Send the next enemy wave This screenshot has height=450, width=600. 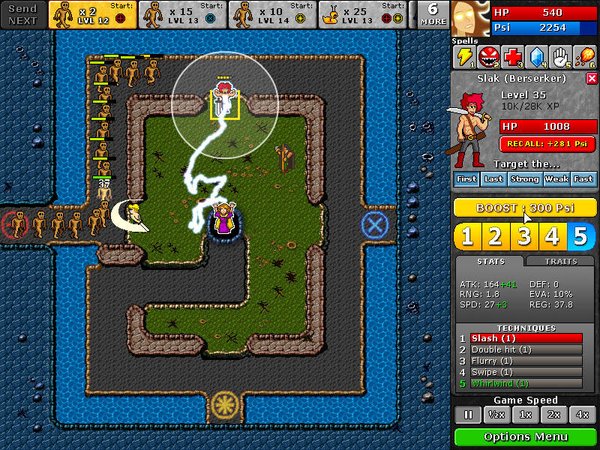click(21, 14)
